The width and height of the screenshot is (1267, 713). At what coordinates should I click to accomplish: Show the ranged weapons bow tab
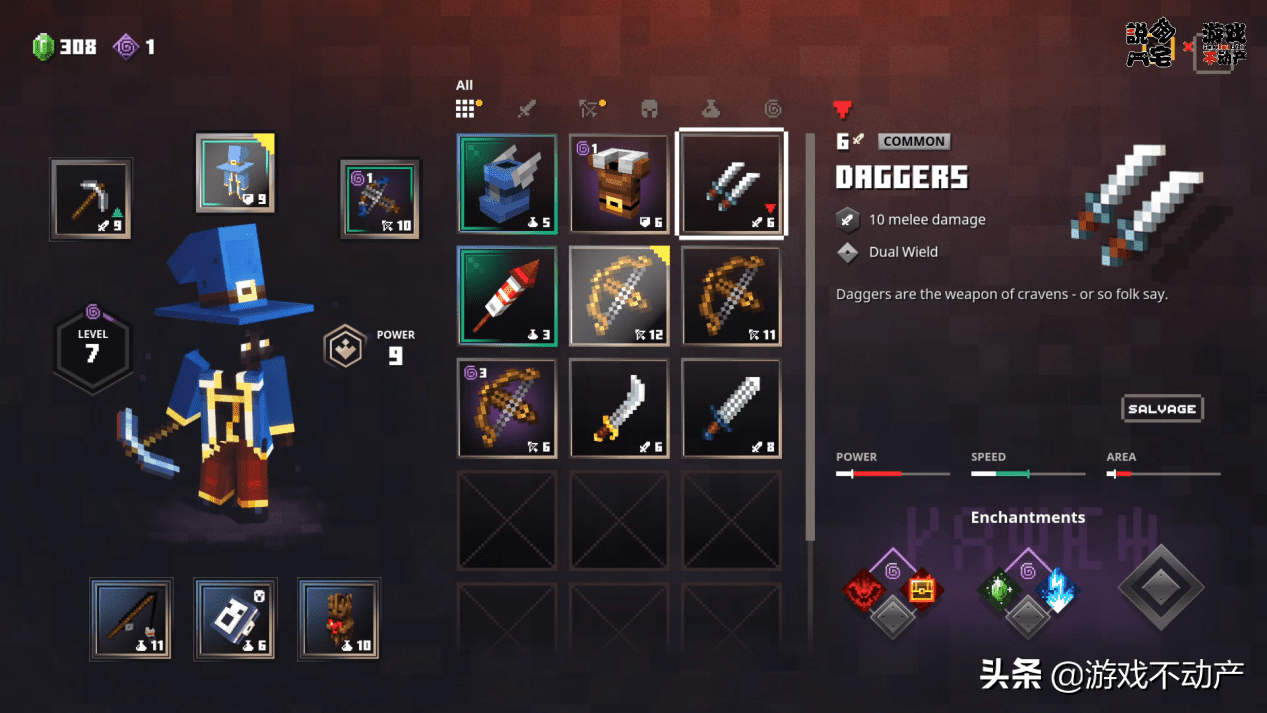click(x=589, y=108)
